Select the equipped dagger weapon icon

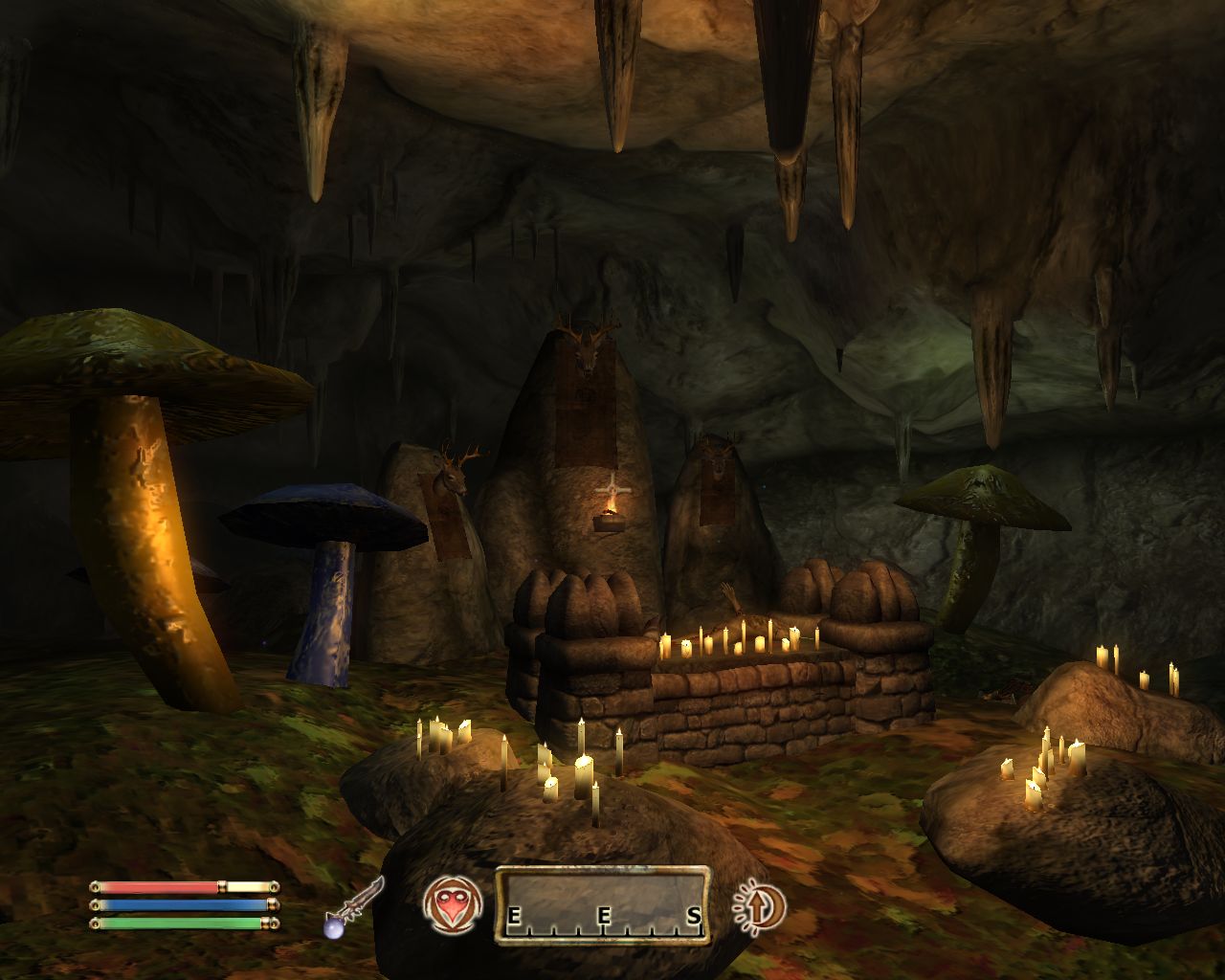[x=356, y=905]
